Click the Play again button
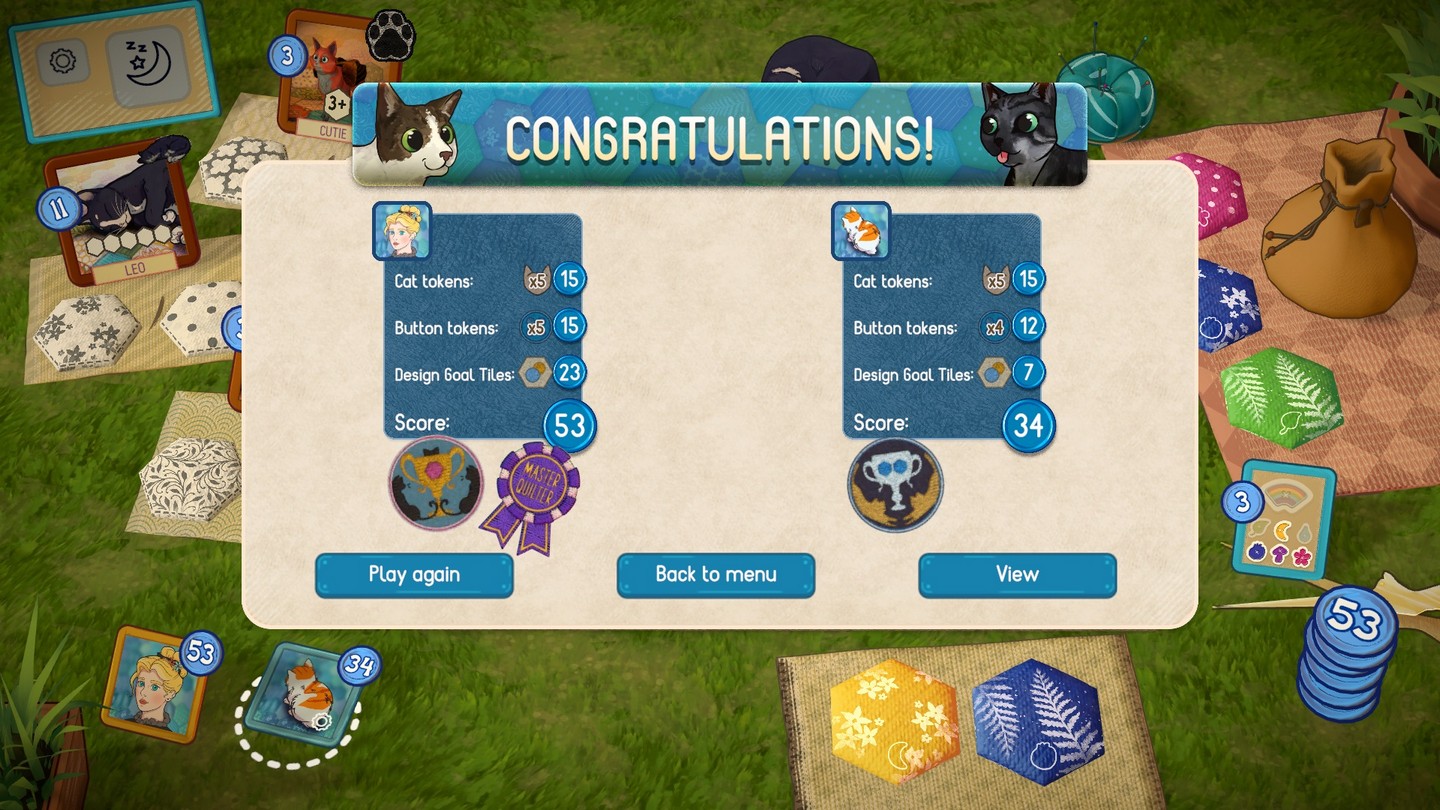This screenshot has height=810, width=1440. [414, 575]
